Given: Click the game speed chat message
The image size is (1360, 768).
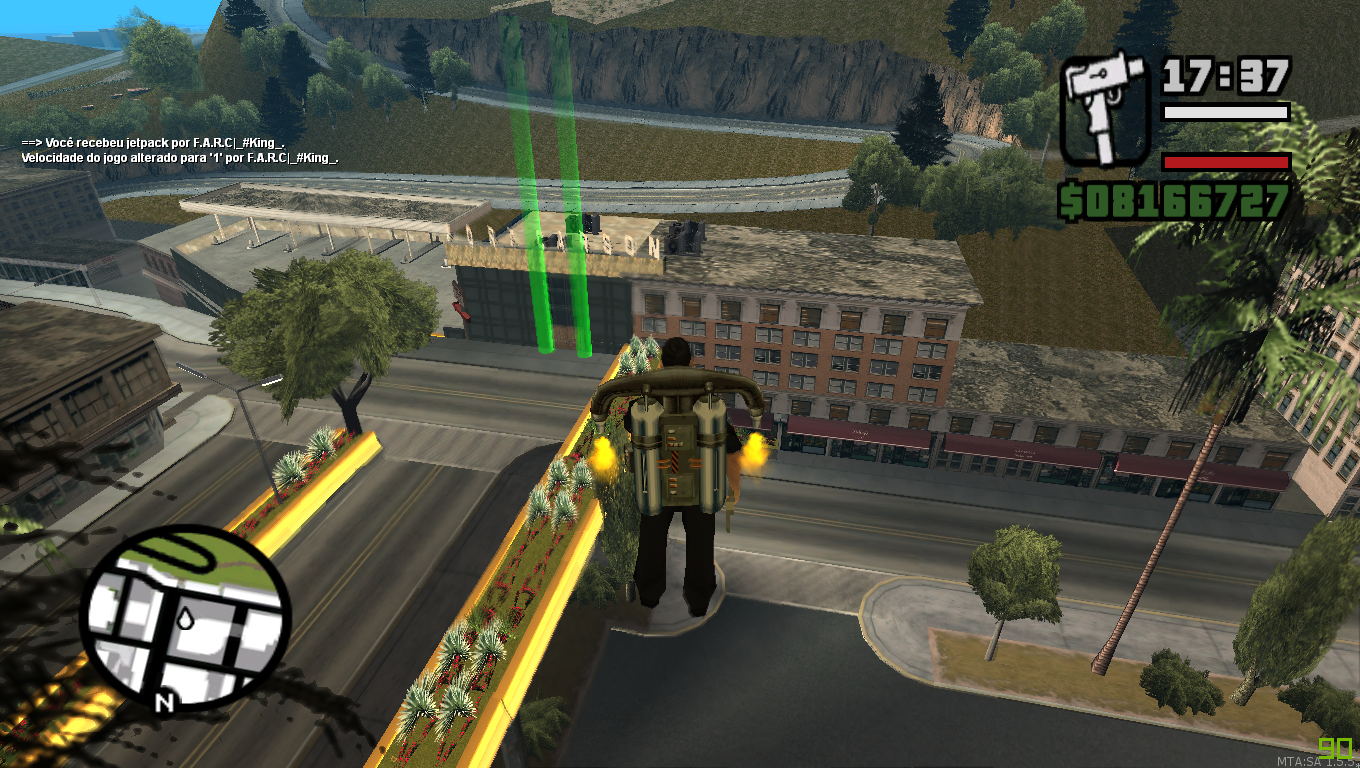Looking at the screenshot, I should click(x=178, y=157).
